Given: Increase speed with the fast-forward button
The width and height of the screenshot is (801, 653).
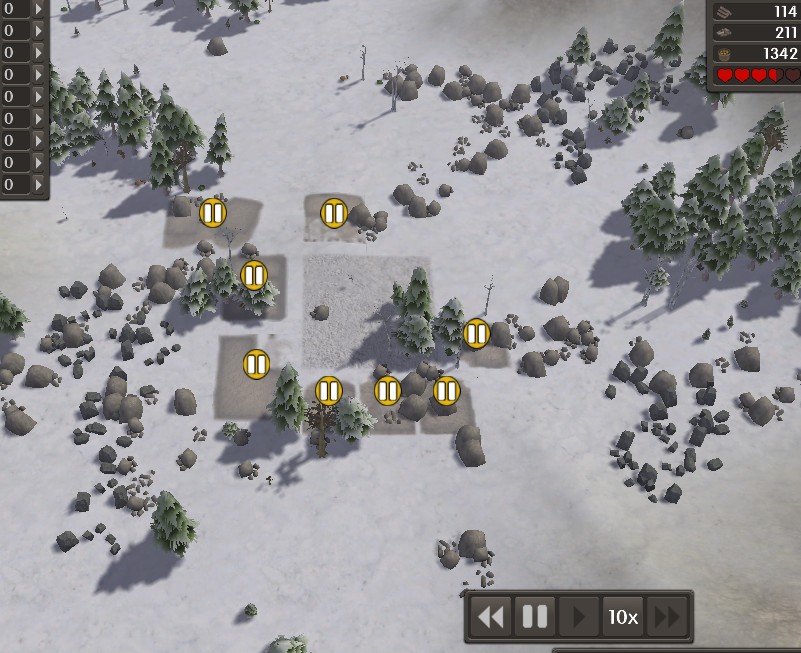Looking at the screenshot, I should pyautogui.click(x=665, y=617).
